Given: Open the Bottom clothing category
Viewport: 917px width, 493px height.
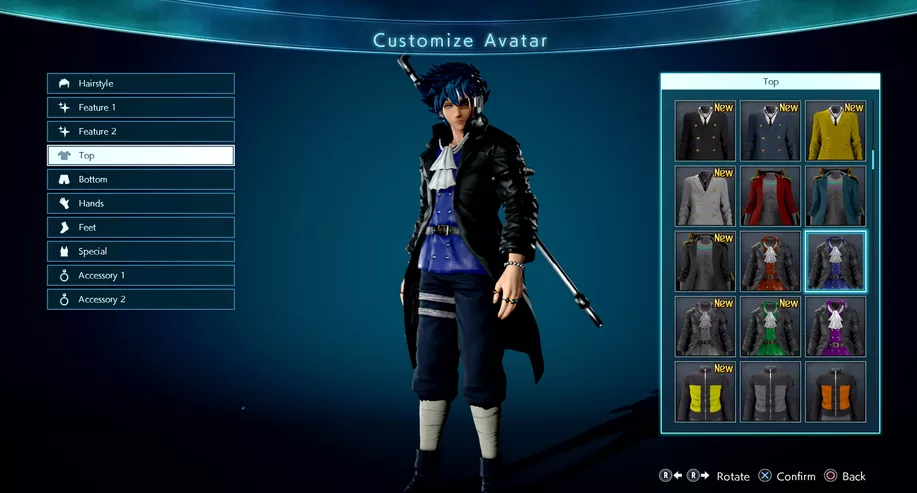Looking at the screenshot, I should pyautogui.click(x=140, y=180).
